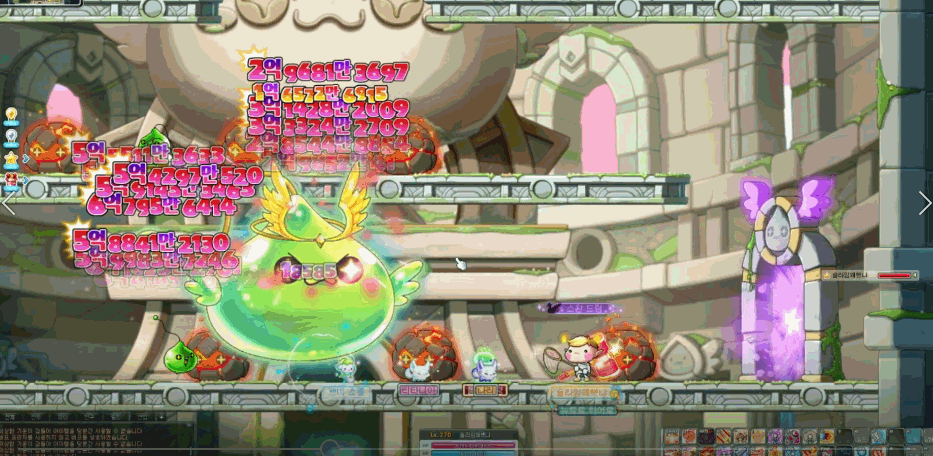The width and height of the screenshot is (933, 456).
Task: Advance to the next image with right arrow
Action: coord(924,203)
